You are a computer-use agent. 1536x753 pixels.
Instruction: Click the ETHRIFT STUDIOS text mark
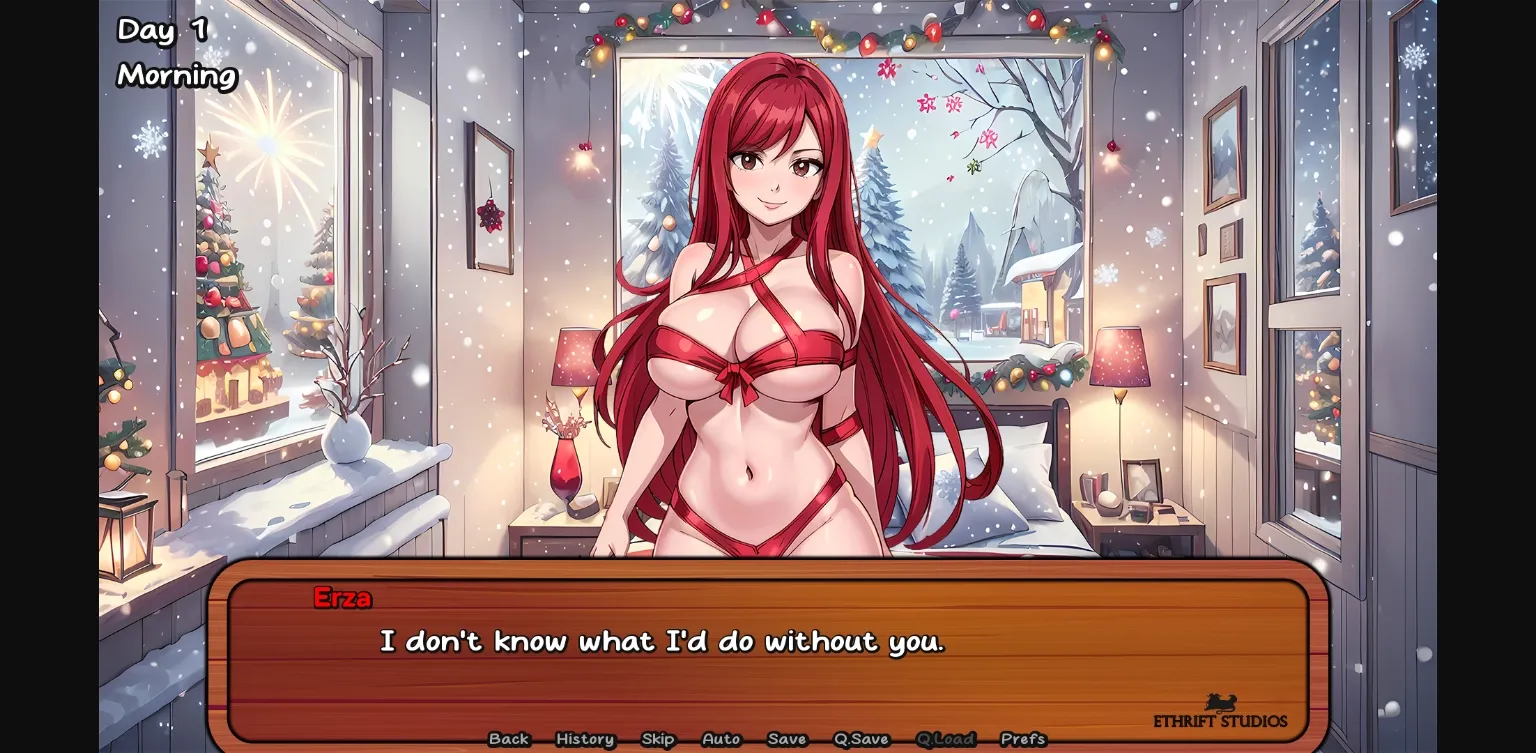1222,718
